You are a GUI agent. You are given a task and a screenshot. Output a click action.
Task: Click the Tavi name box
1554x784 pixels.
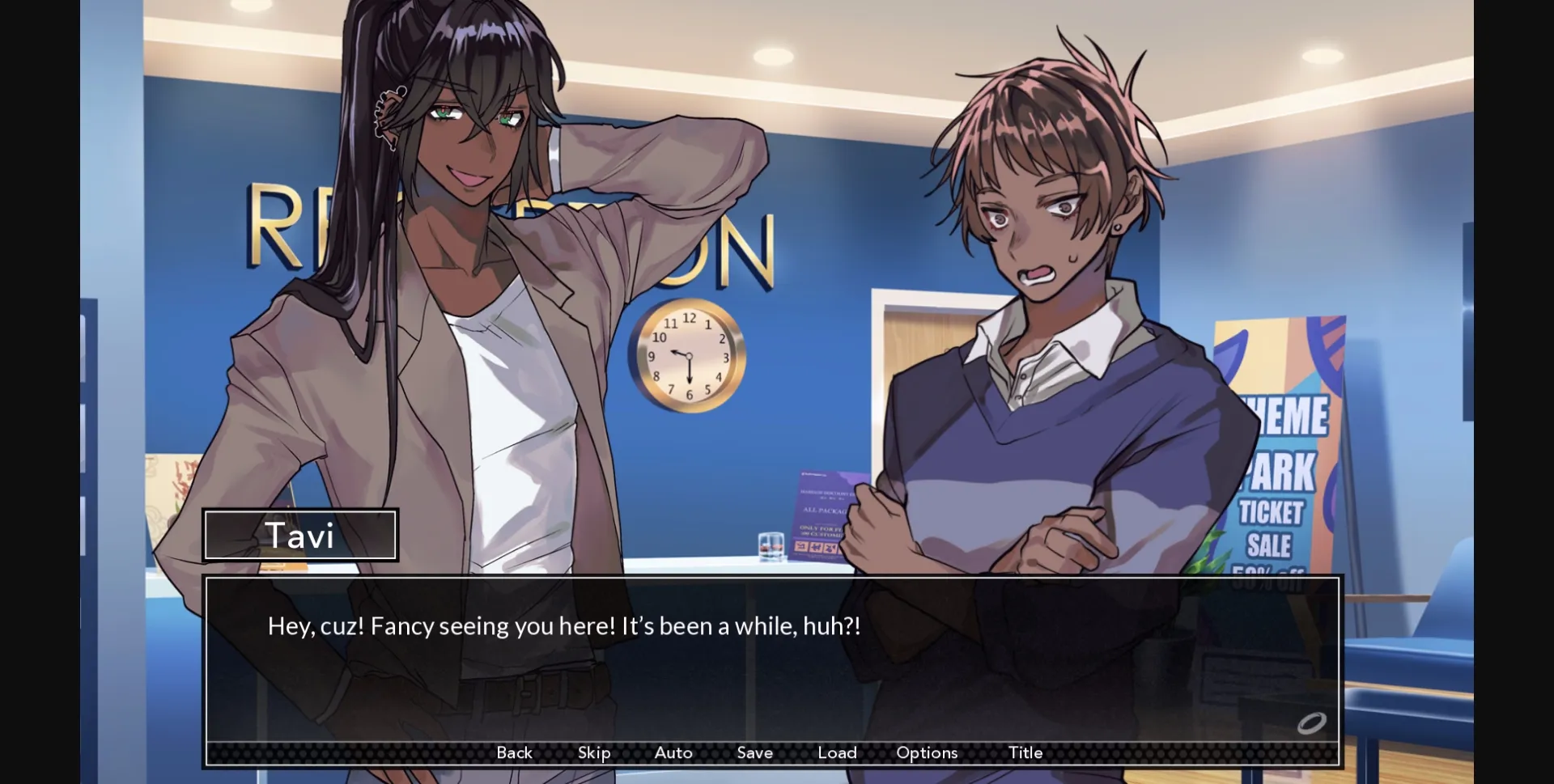[300, 535]
